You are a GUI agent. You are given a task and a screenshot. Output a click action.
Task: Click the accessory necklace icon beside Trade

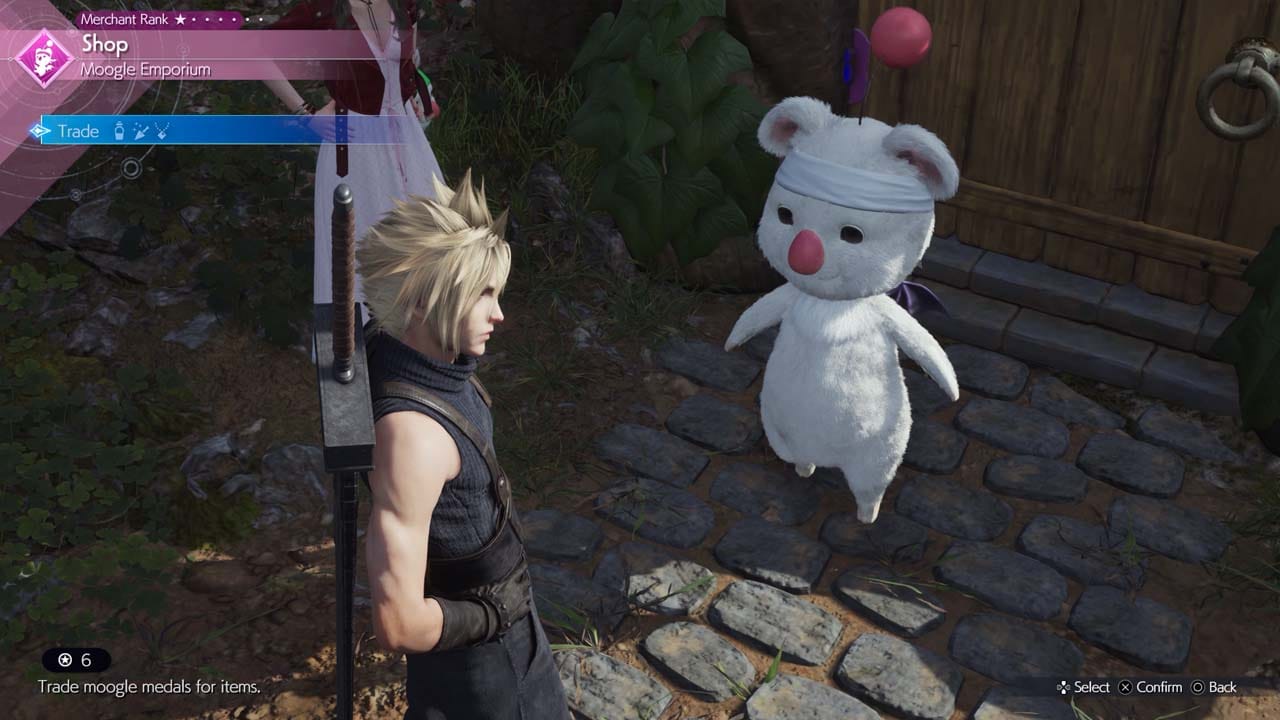click(x=161, y=131)
